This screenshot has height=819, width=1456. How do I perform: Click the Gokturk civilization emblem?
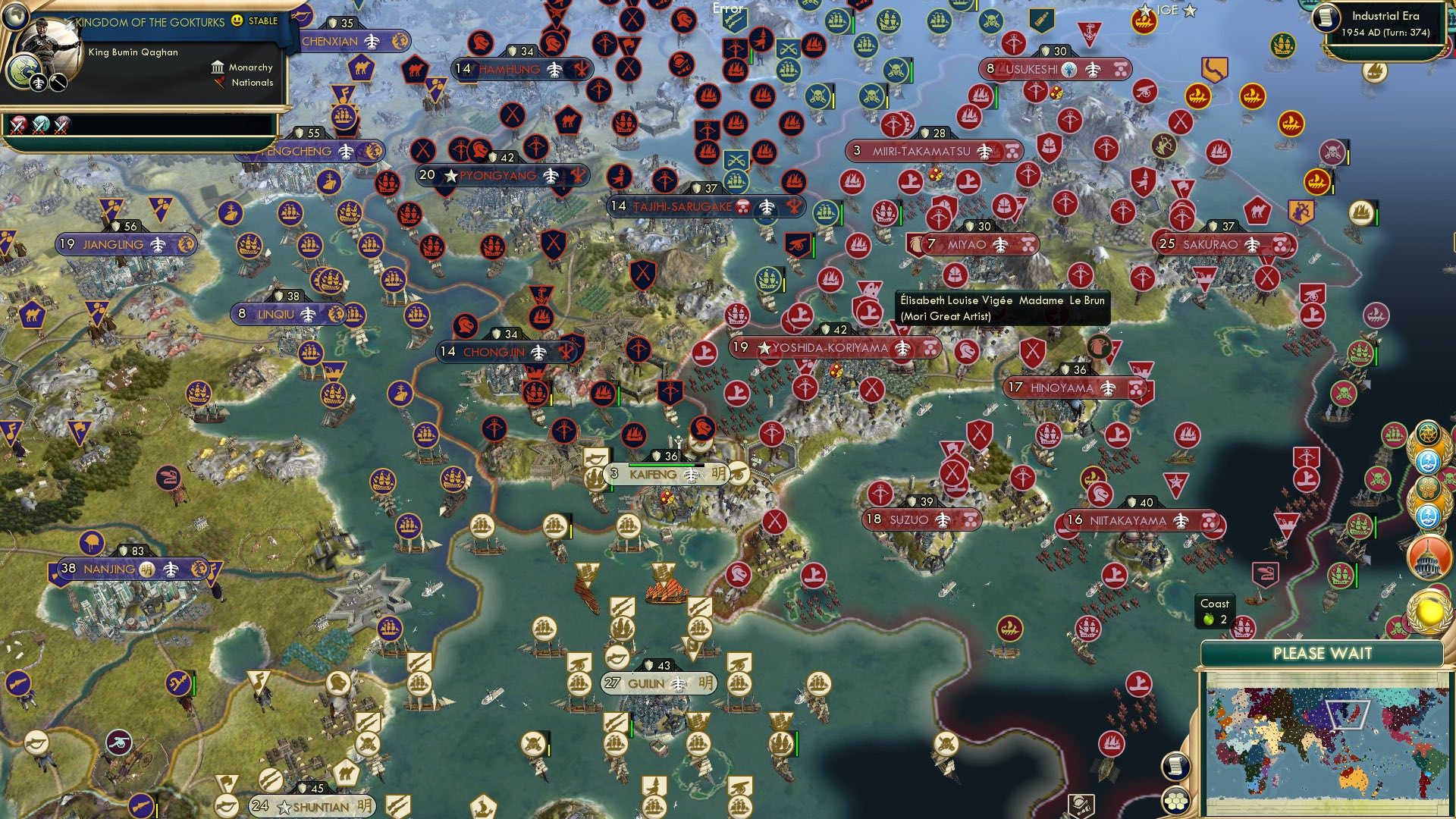(26, 71)
